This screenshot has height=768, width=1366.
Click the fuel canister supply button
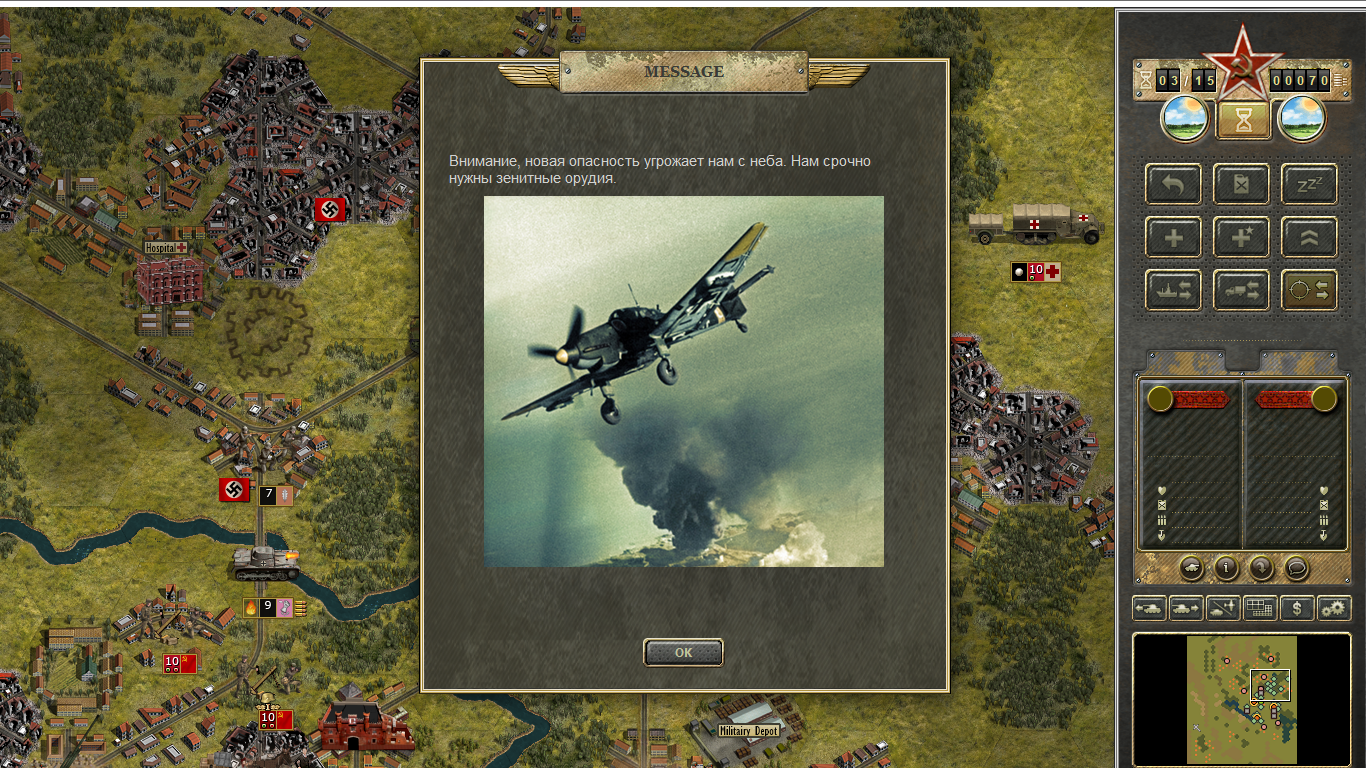click(x=1241, y=184)
